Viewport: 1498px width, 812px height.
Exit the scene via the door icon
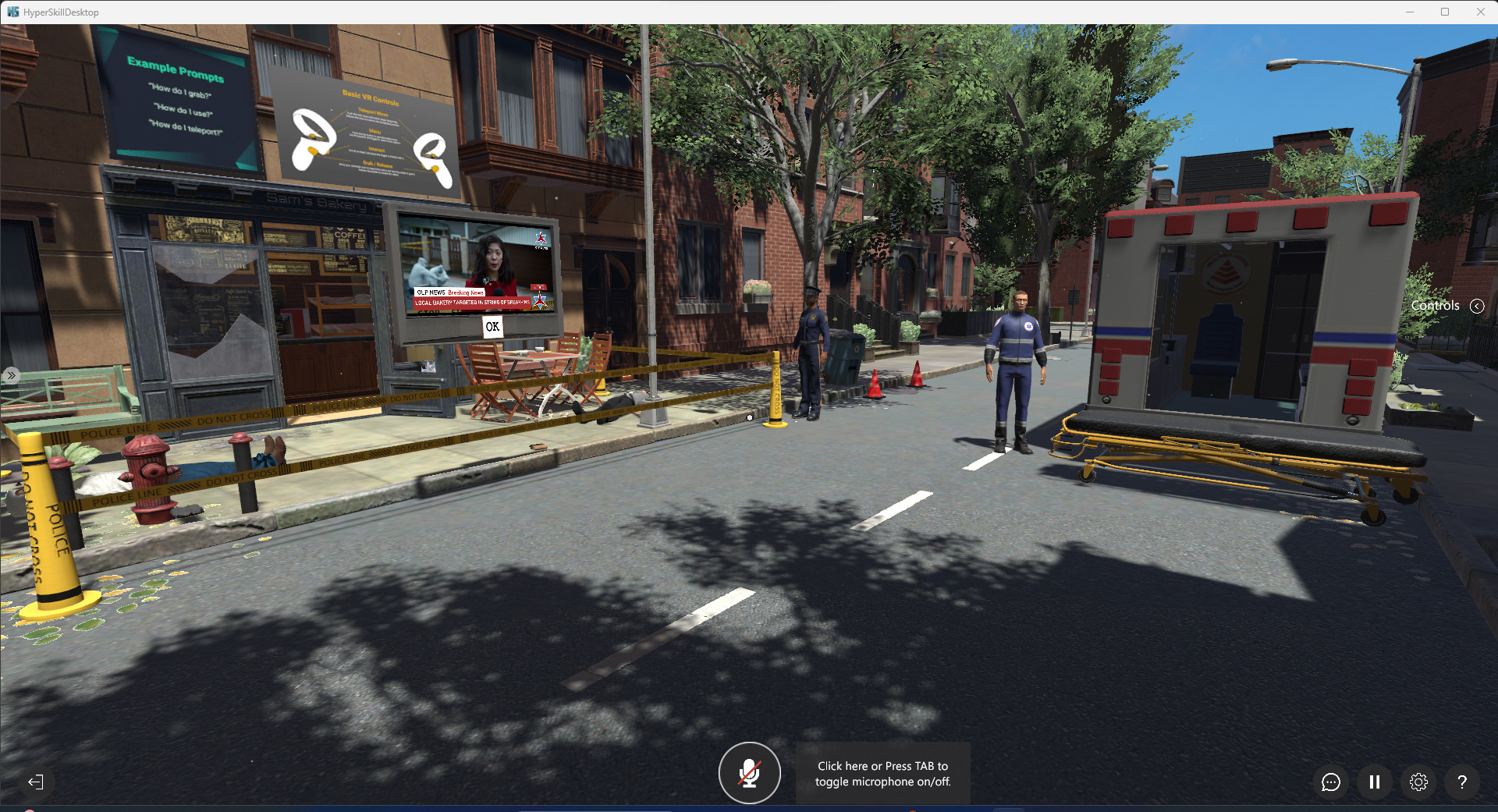(x=36, y=782)
